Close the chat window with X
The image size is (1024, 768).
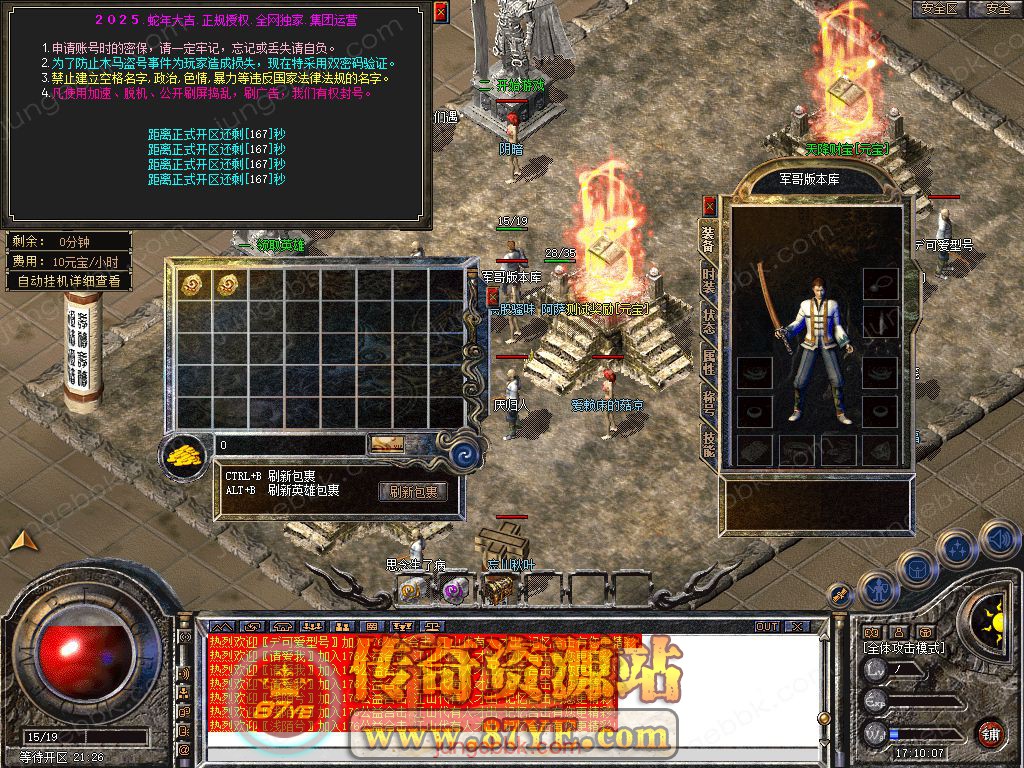pyautogui.click(x=796, y=626)
